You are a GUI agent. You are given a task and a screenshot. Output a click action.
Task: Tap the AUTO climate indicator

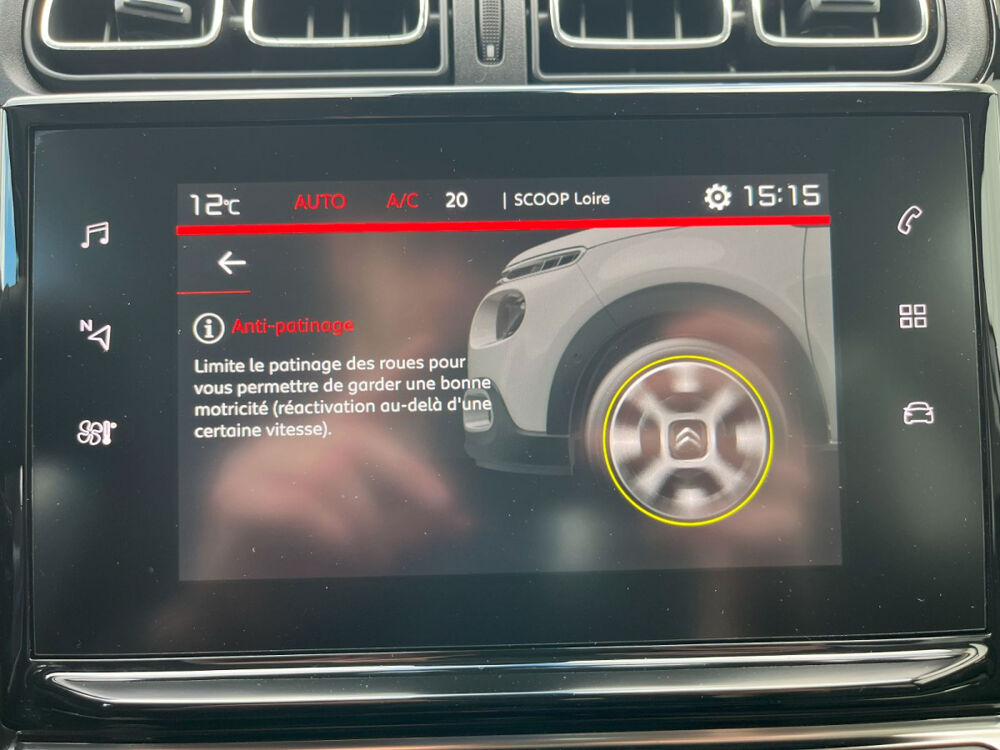pyautogui.click(x=320, y=201)
